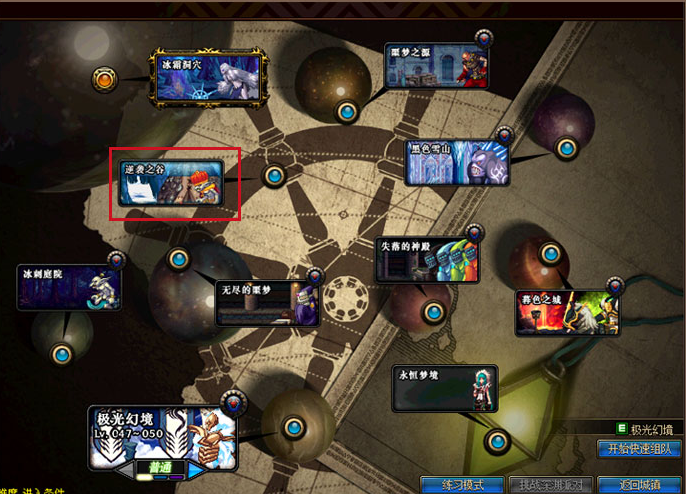Enter 练习模式 practice mode
The height and width of the screenshot is (494, 686).
click(462, 485)
